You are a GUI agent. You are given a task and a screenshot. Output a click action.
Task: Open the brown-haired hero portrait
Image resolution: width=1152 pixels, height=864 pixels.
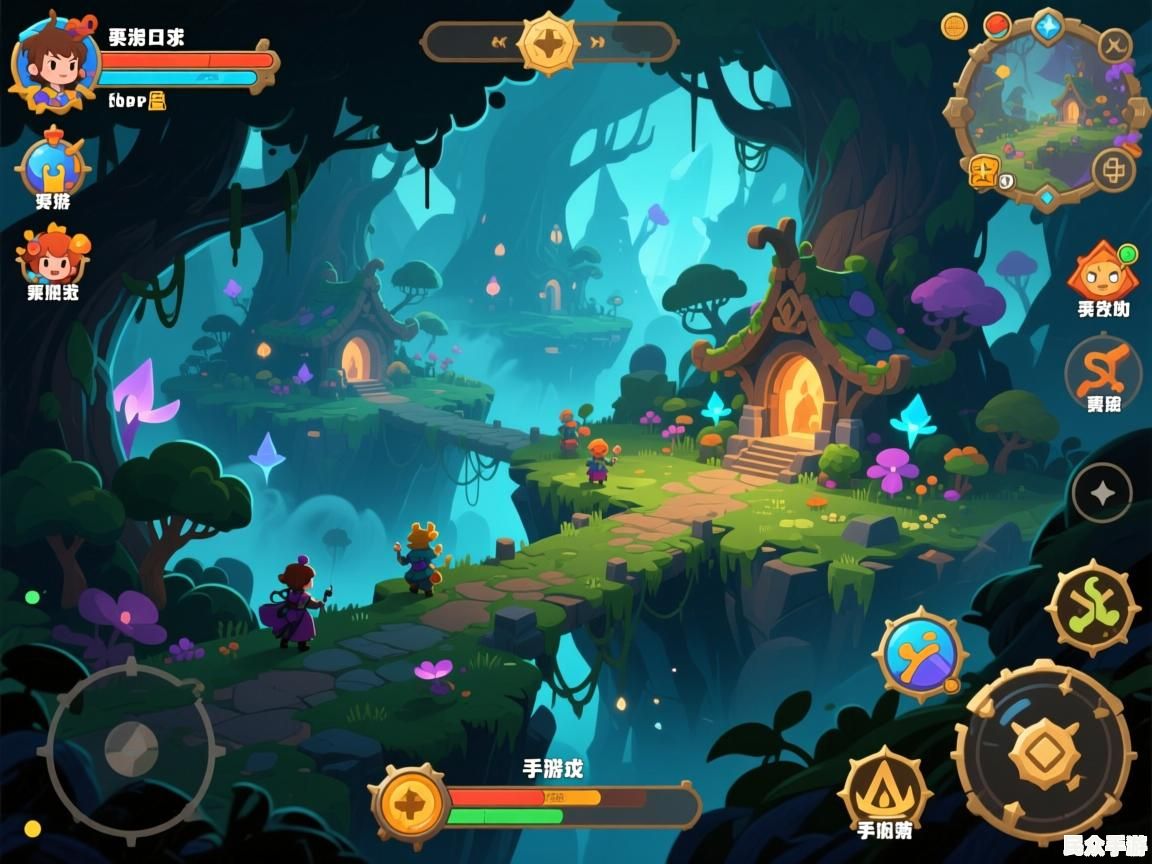click(54, 63)
